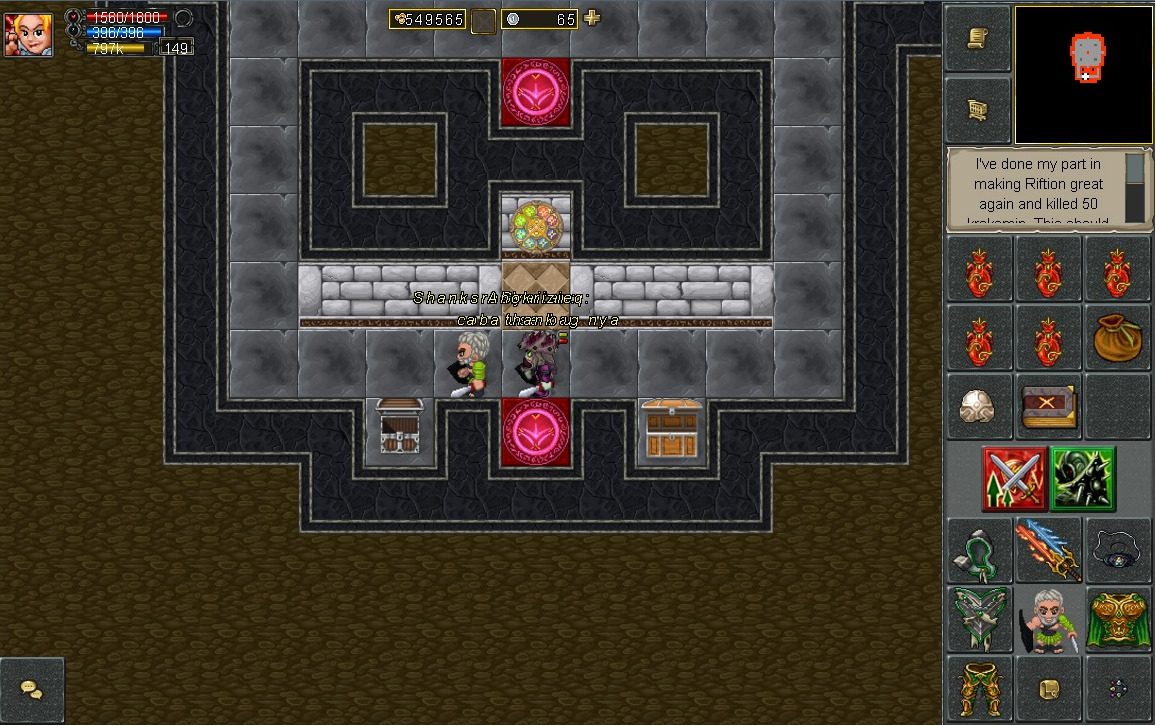
Task: Select the white stone item slot
Action: tap(979, 407)
